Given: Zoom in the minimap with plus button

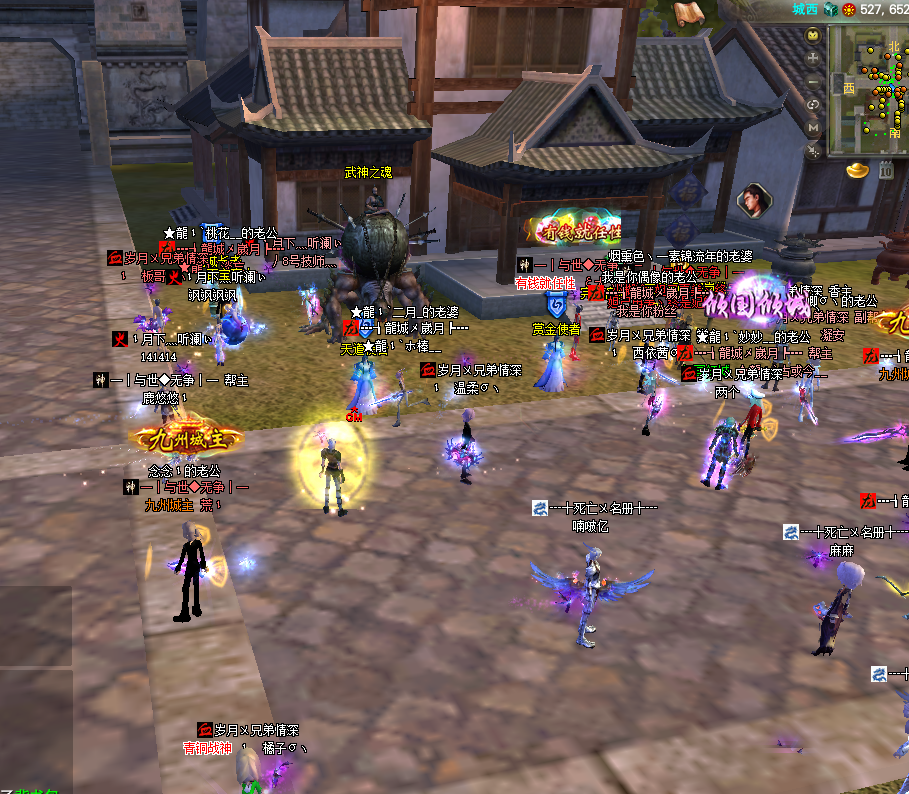Looking at the screenshot, I should click(813, 58).
